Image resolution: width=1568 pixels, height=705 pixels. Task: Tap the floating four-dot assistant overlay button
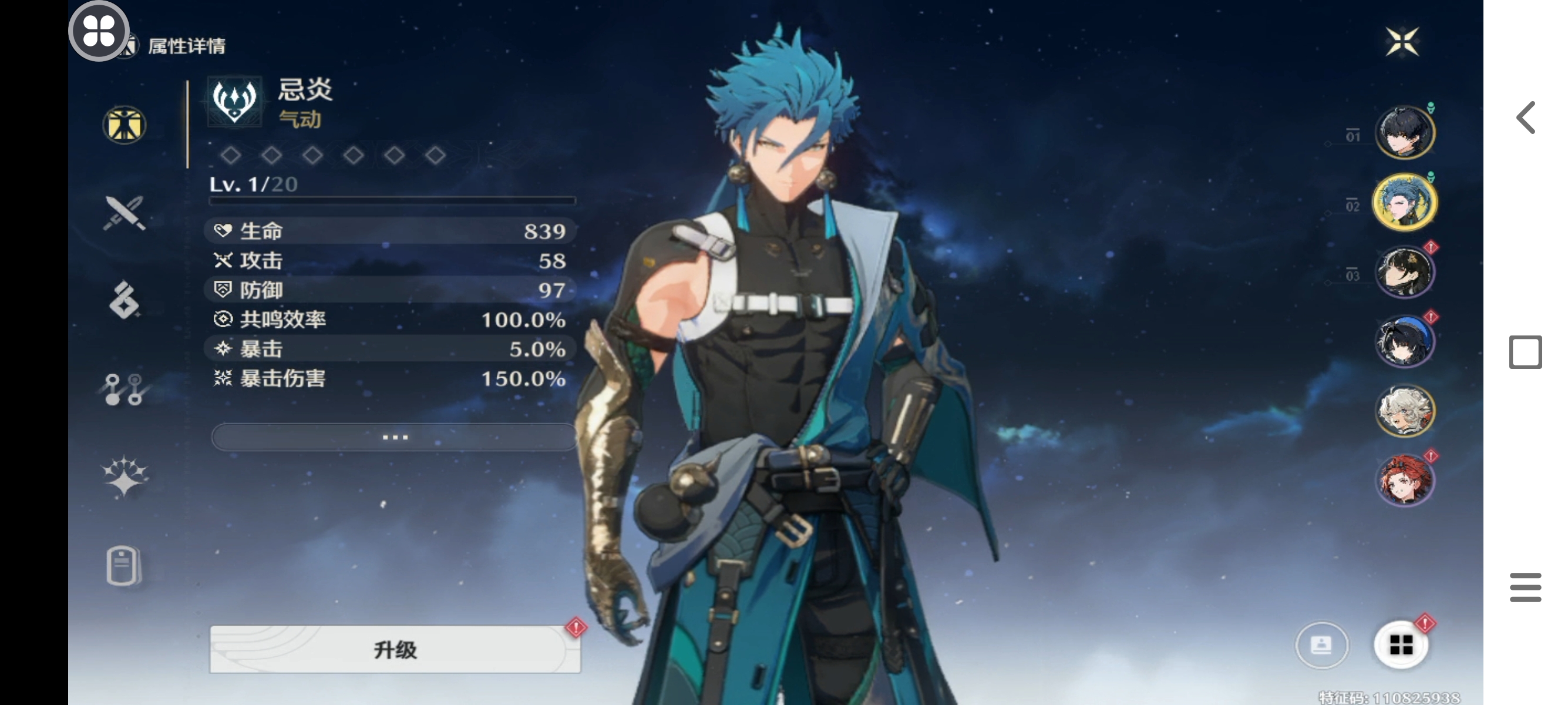coord(99,31)
